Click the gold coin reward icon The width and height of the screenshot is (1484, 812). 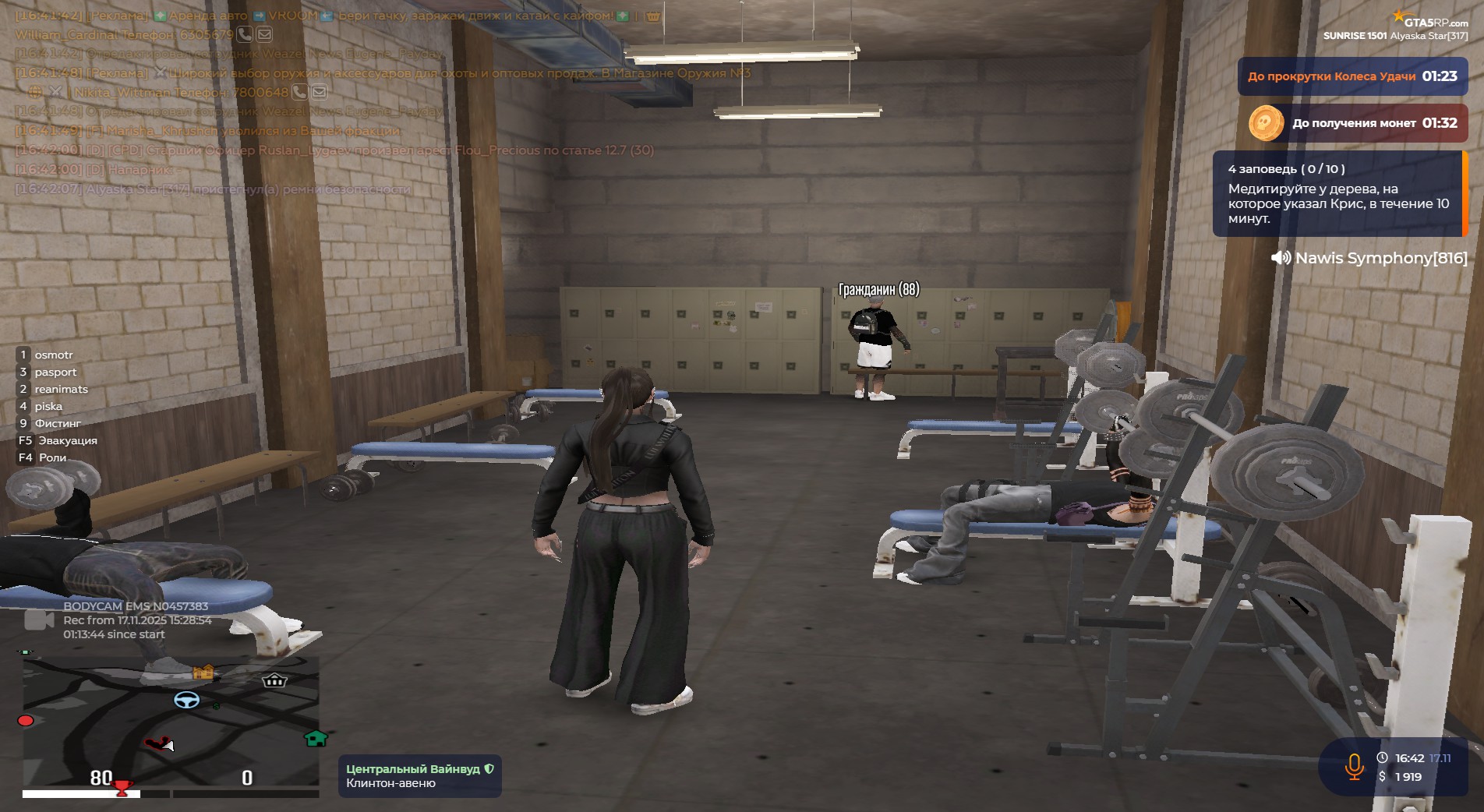click(1266, 123)
